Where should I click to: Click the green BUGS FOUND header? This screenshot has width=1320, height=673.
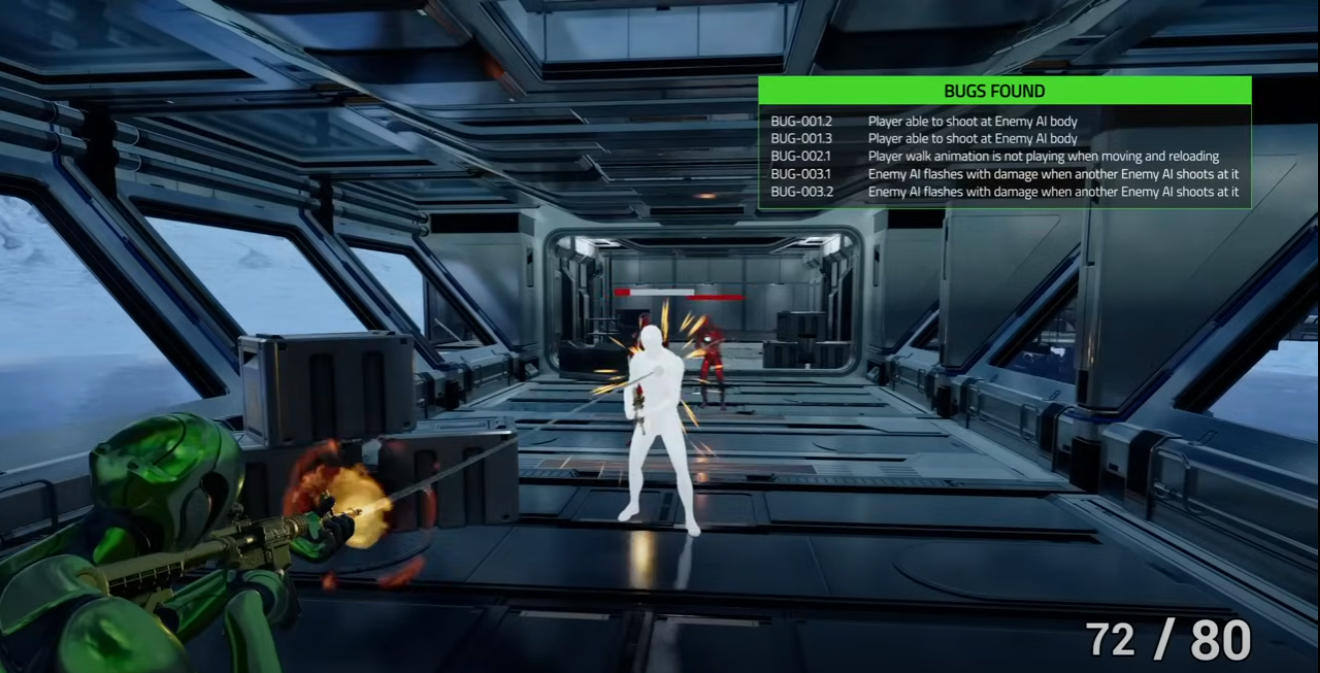(1004, 91)
